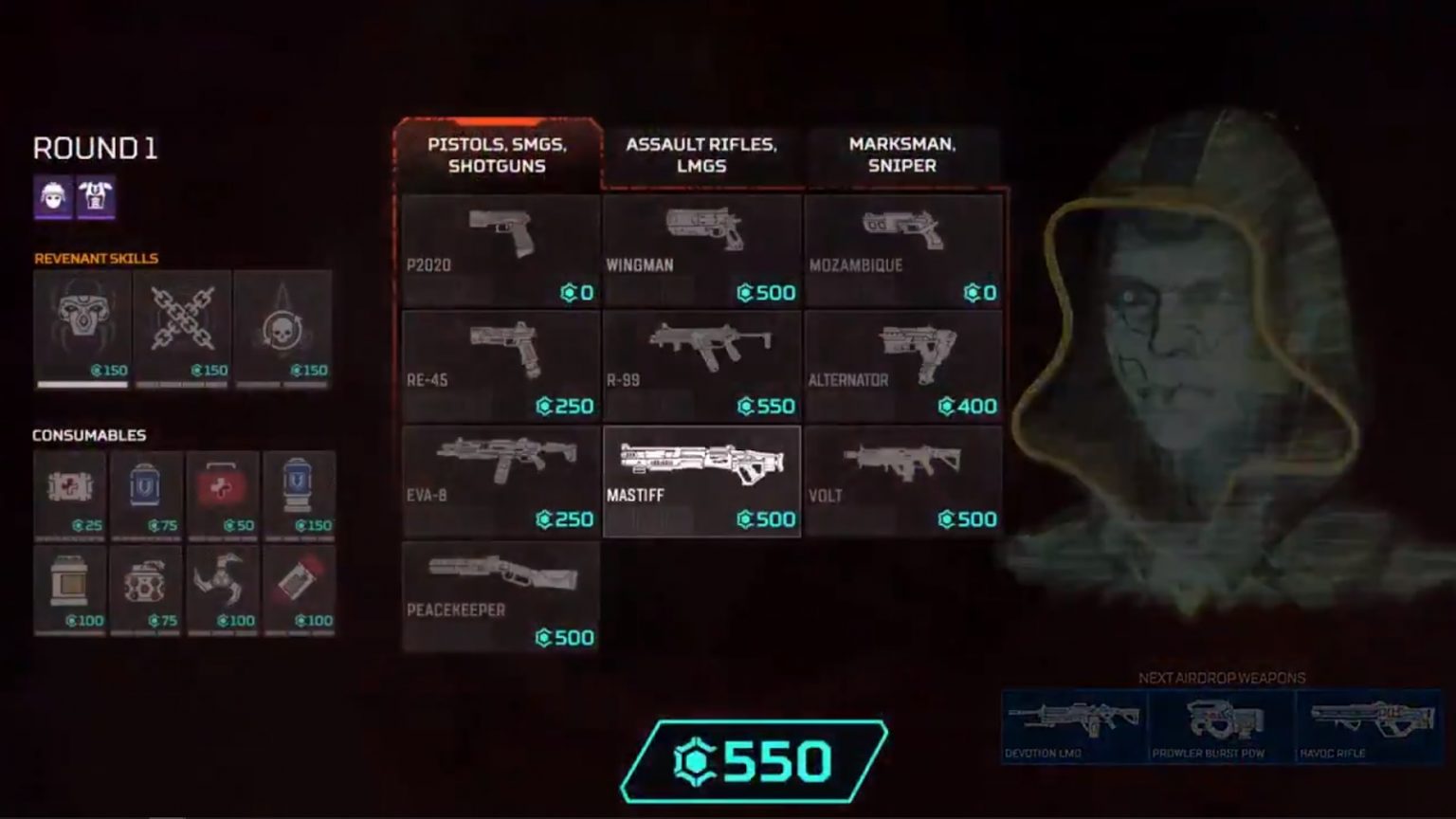1456x819 pixels.
Task: Choose the crossed chains Revenant skill
Action: tap(183, 327)
